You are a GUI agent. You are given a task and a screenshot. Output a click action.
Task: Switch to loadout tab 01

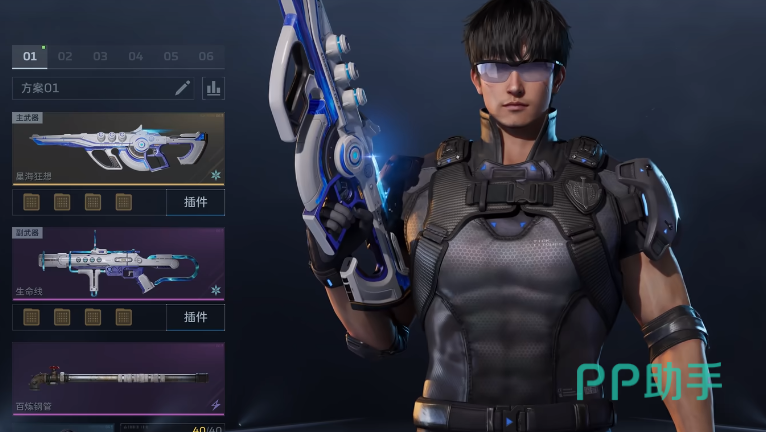[30, 56]
